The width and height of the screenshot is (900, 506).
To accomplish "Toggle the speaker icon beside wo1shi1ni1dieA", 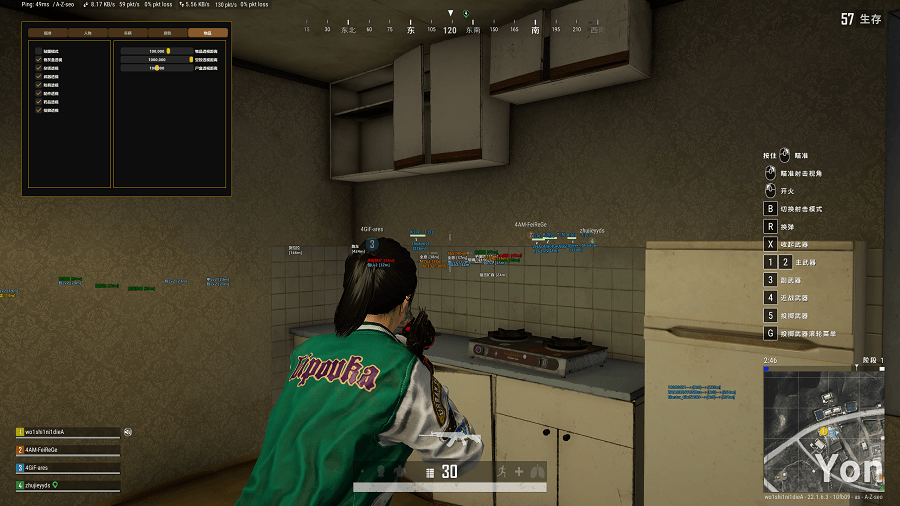I will (x=128, y=432).
